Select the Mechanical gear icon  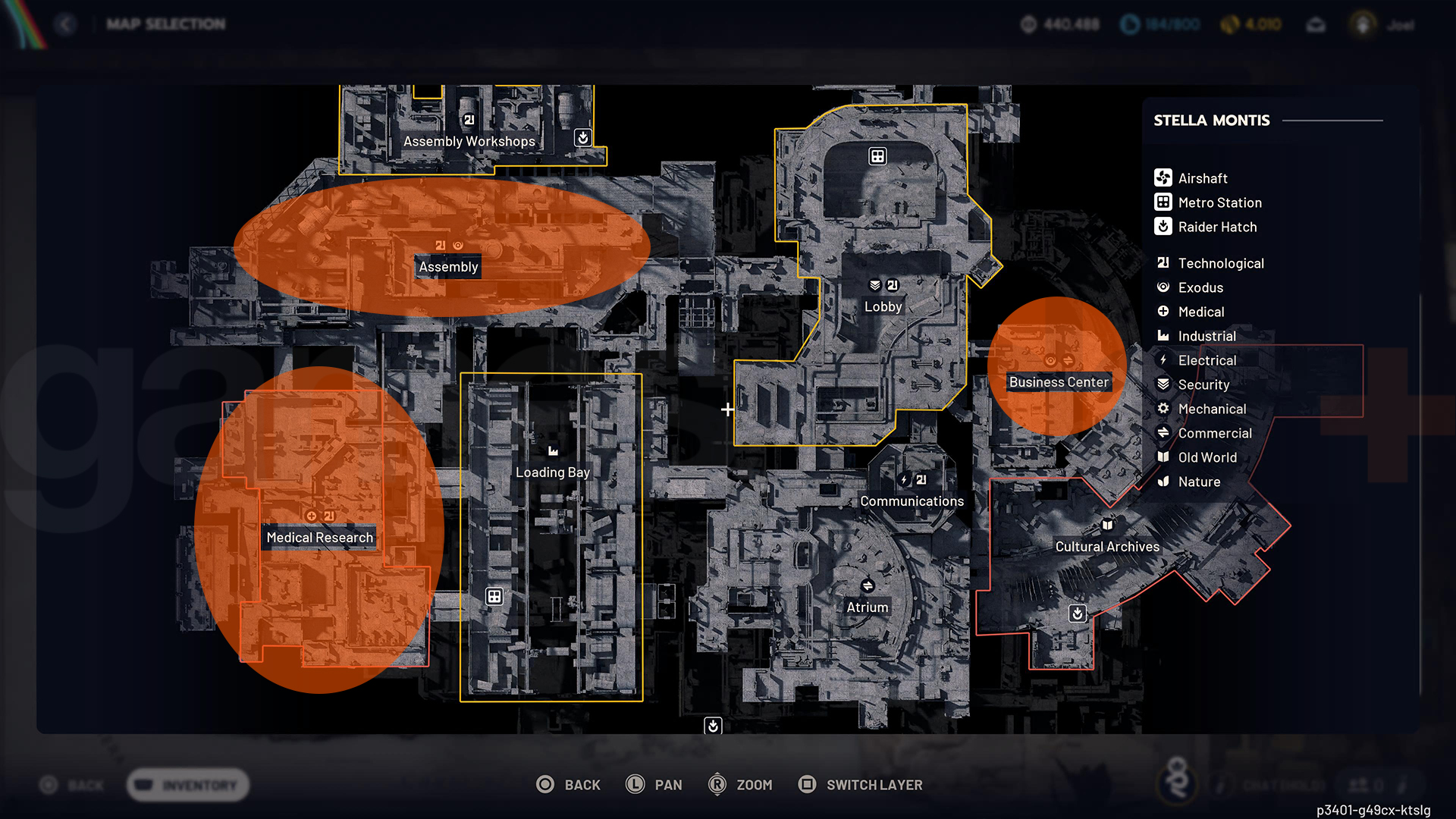coord(1162,409)
